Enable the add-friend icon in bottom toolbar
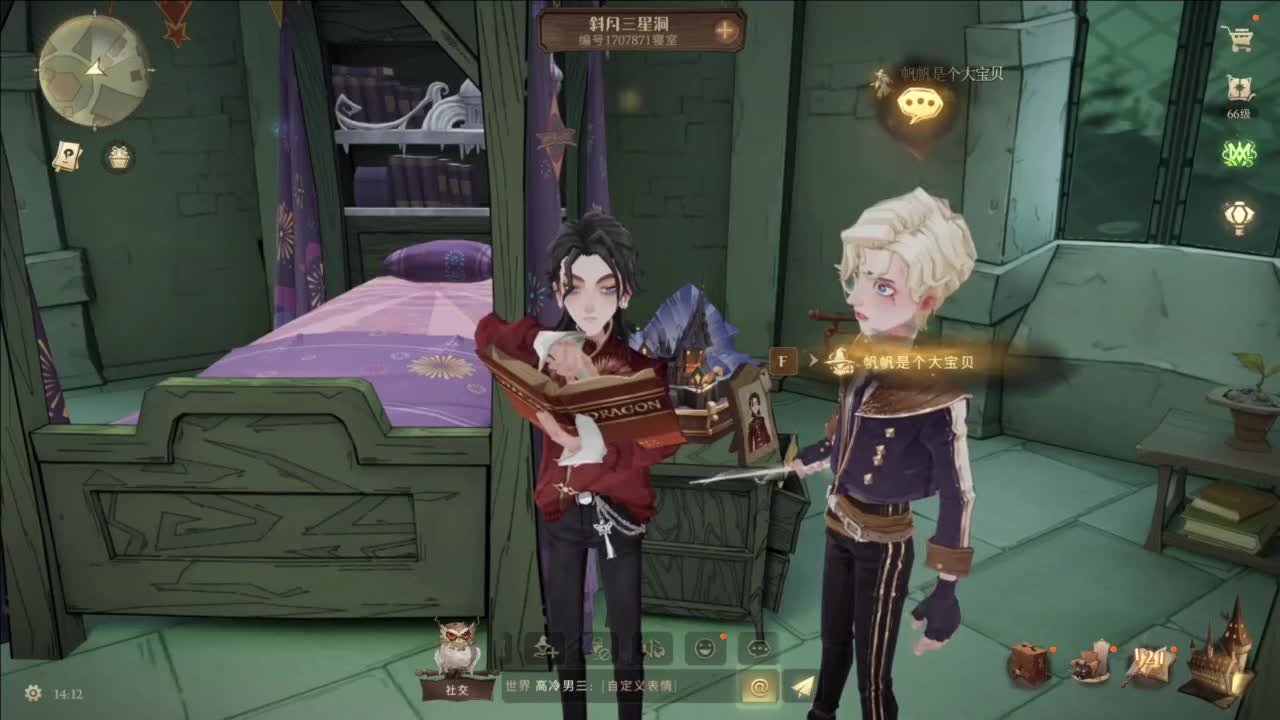1280x720 pixels. 543,648
